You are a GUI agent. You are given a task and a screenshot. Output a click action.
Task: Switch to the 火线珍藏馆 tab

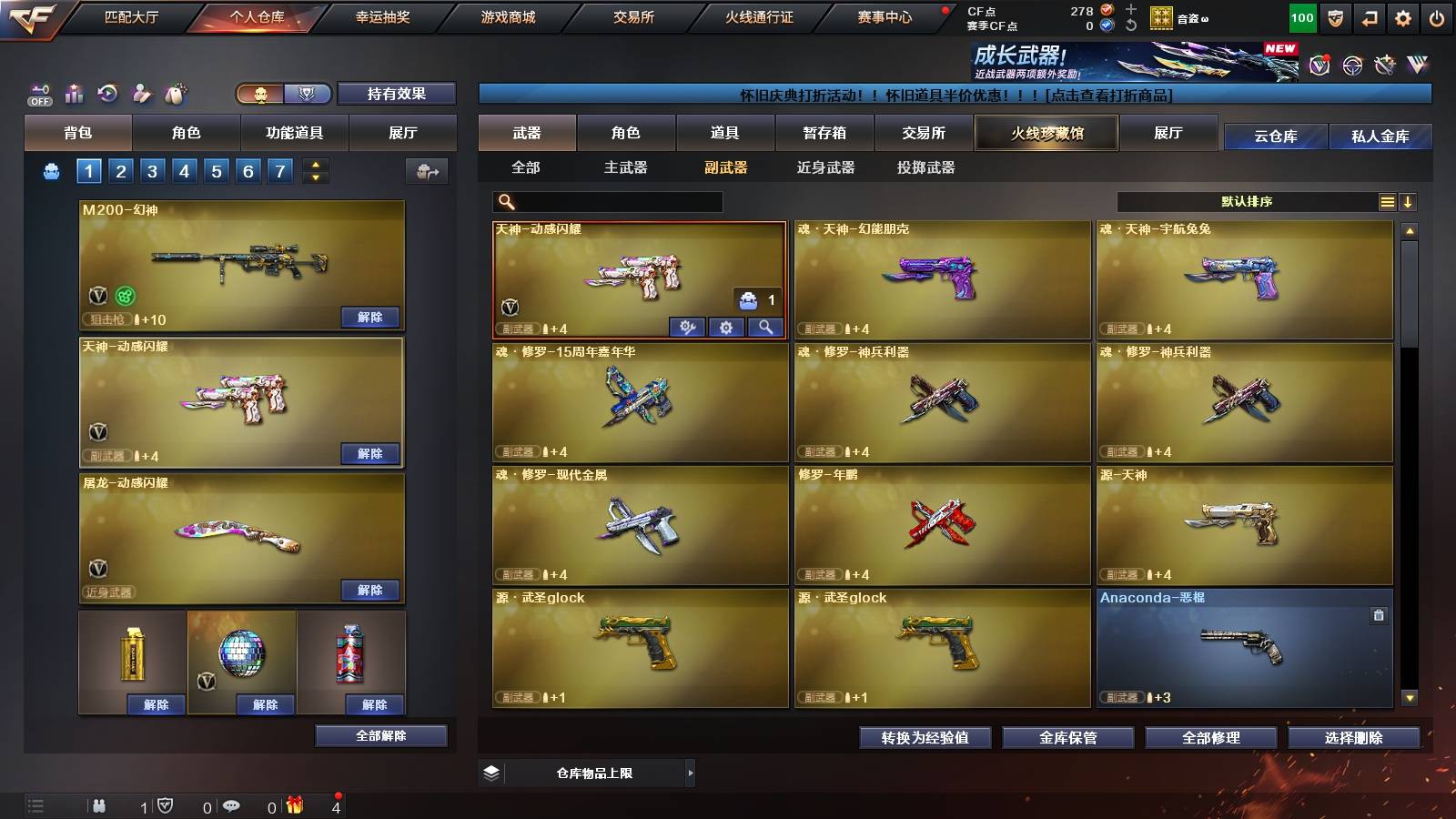[1045, 133]
